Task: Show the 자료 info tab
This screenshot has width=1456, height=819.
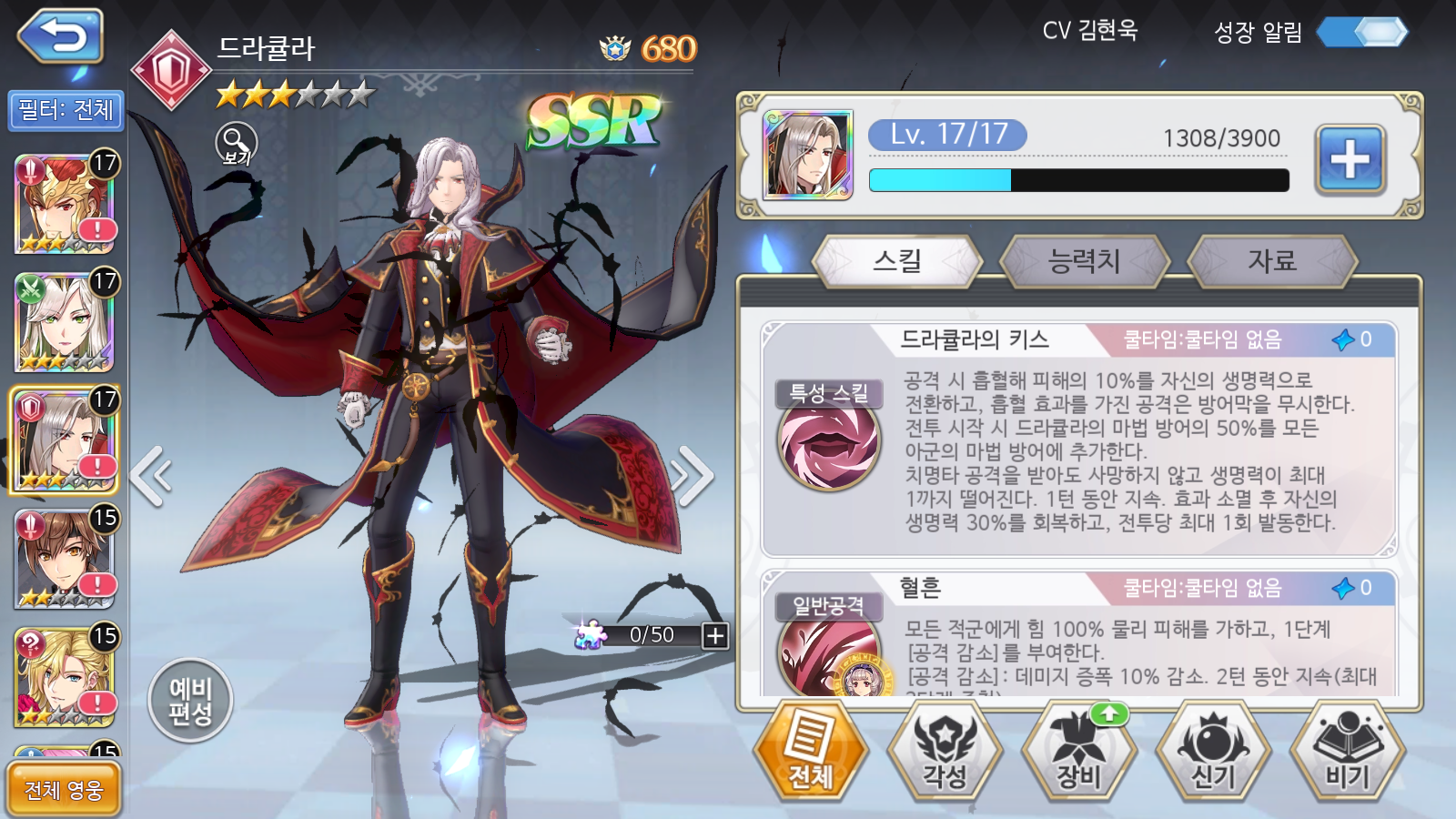Action: pos(1271,261)
